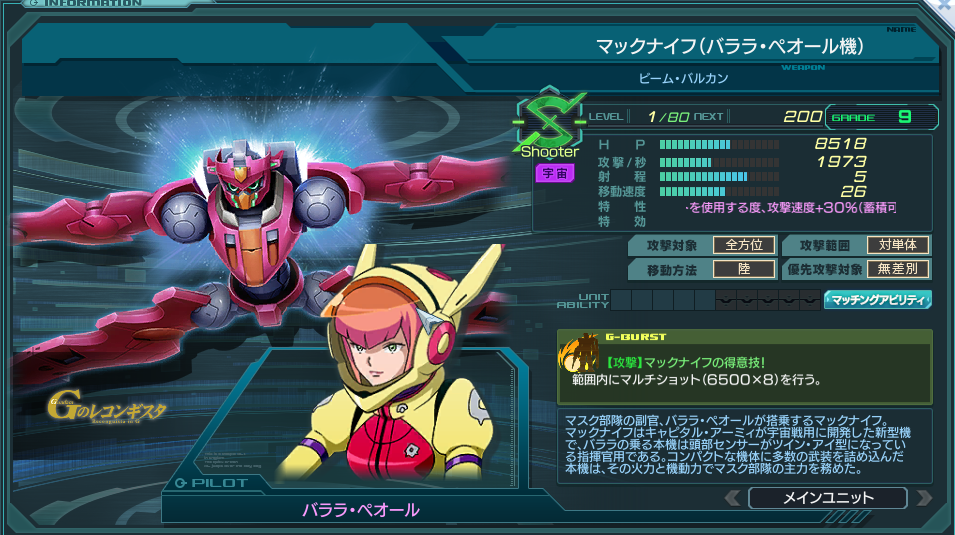Screen dimensions: 955x535
Task: Go to next view with right arrow
Action: click(x=923, y=498)
